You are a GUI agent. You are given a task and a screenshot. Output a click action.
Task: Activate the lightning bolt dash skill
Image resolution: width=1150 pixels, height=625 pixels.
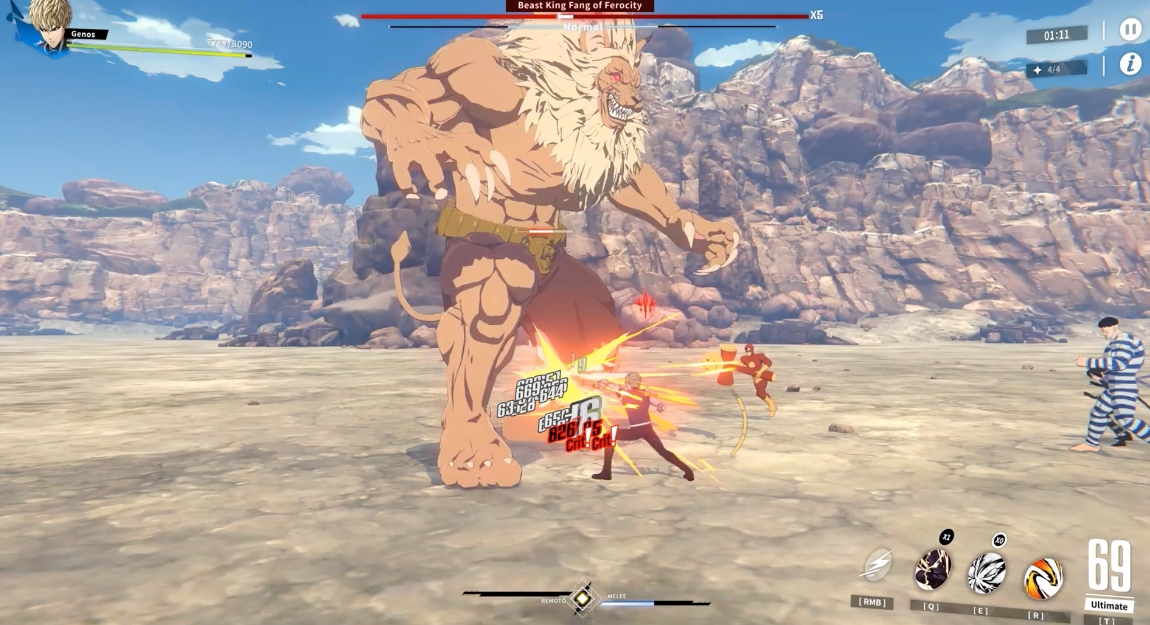(x=877, y=566)
